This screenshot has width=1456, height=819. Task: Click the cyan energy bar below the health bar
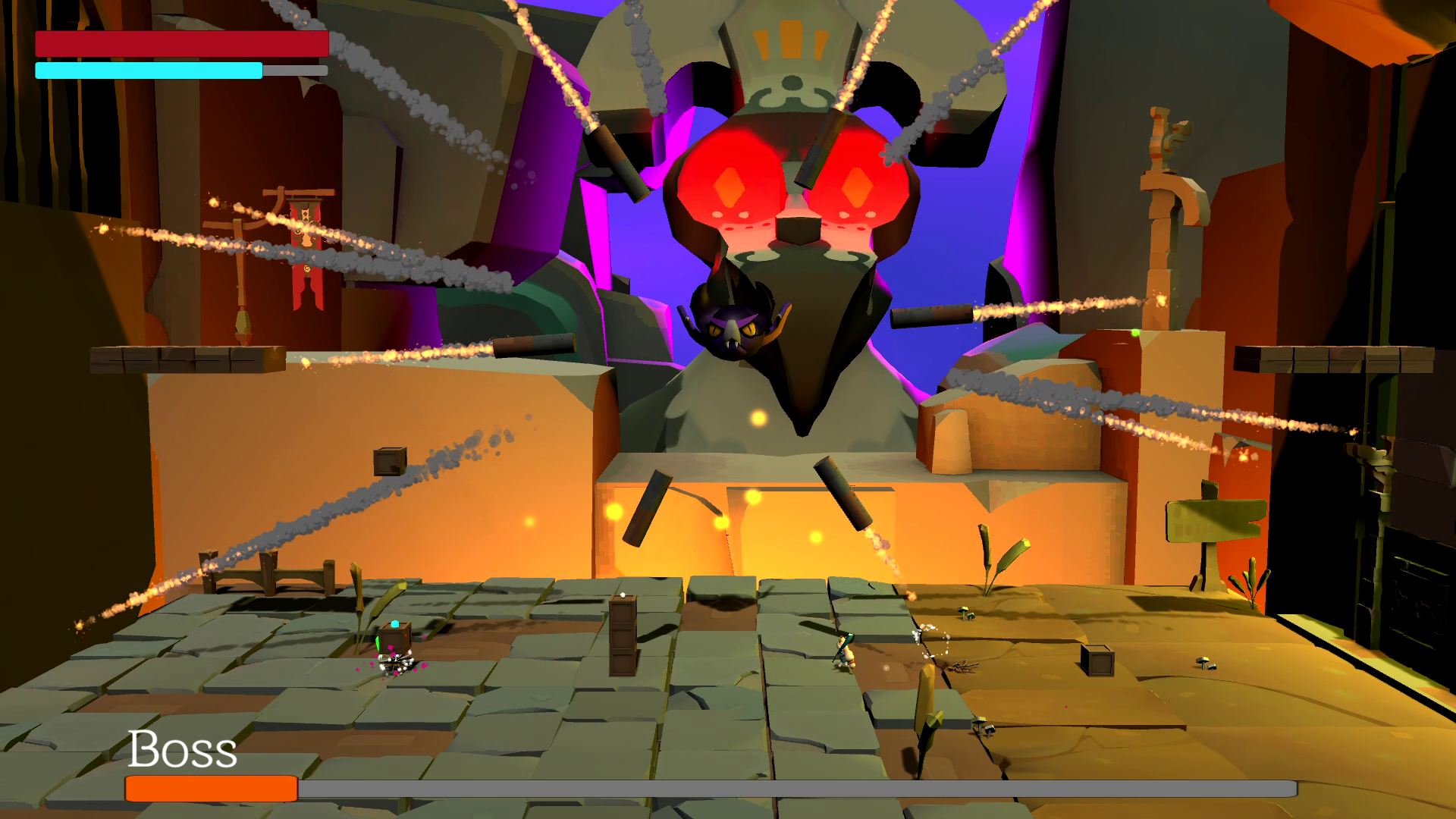click(x=148, y=71)
